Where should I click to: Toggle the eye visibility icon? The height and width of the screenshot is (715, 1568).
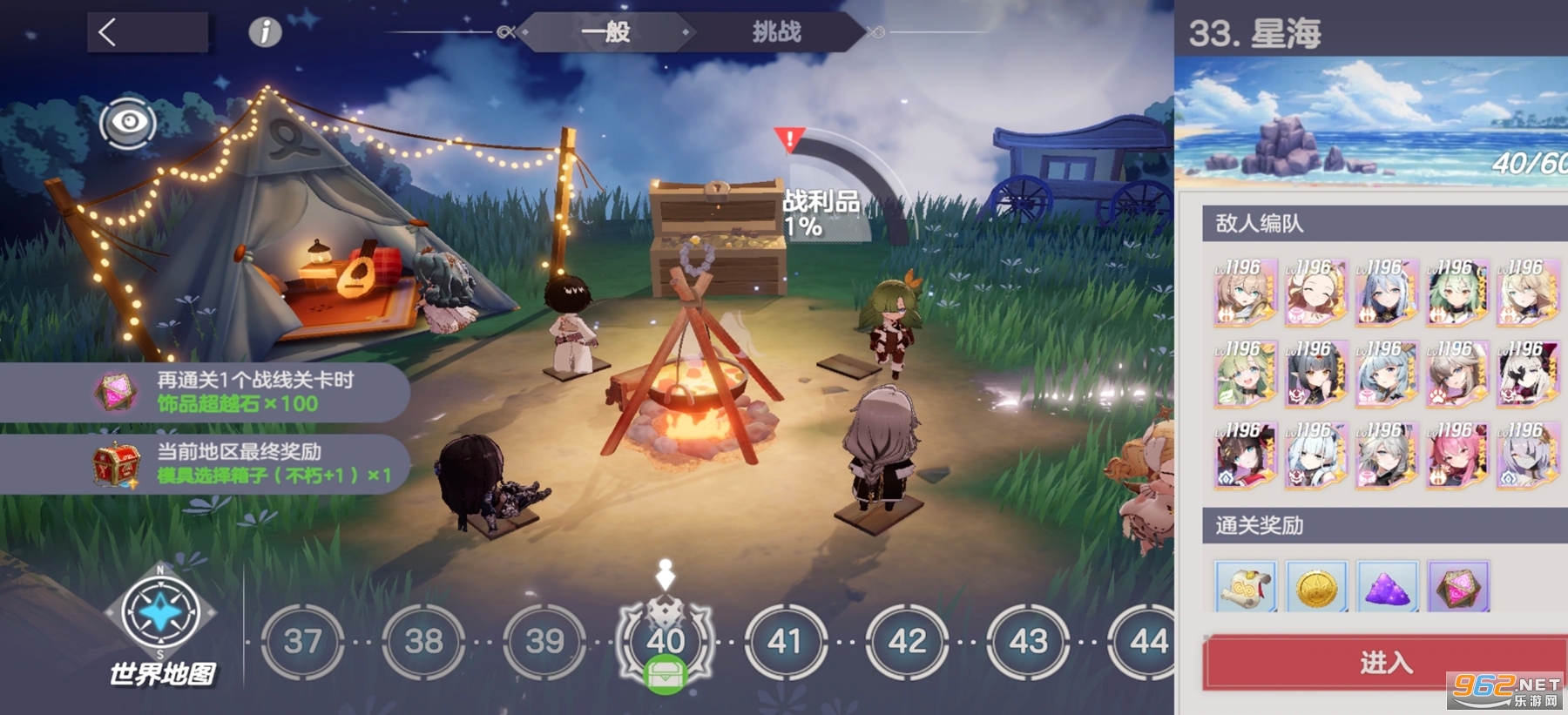coord(128,122)
